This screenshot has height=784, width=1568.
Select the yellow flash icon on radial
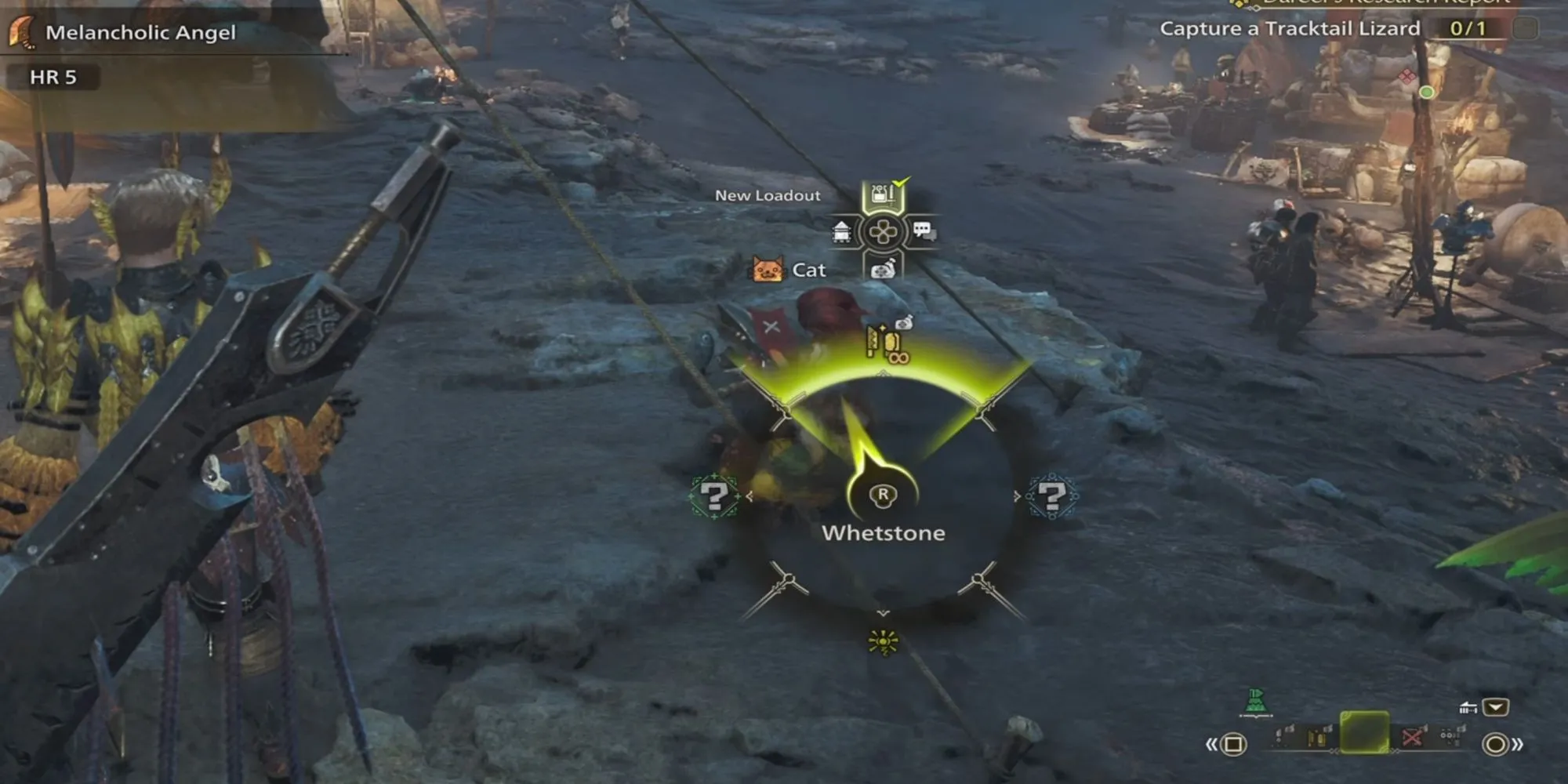pos(884,642)
